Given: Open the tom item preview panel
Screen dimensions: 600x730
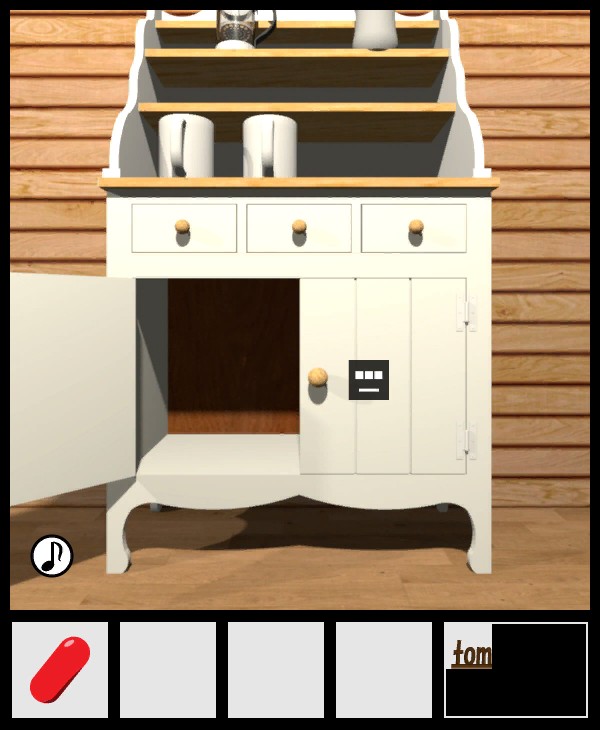Looking at the screenshot, I should (x=515, y=669).
